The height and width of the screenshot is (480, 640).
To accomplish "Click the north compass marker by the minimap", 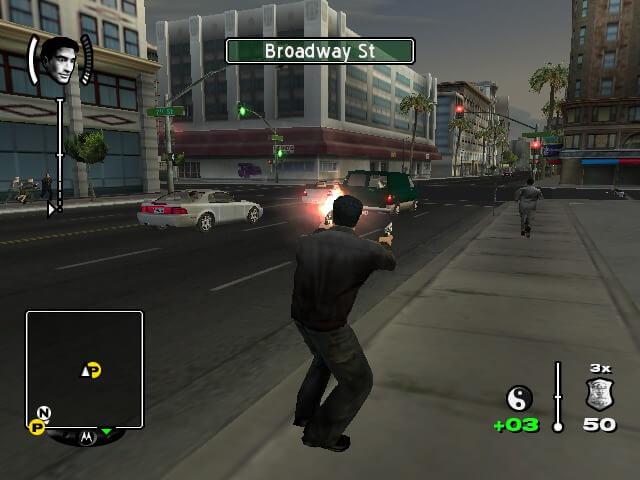I will point(44,412).
